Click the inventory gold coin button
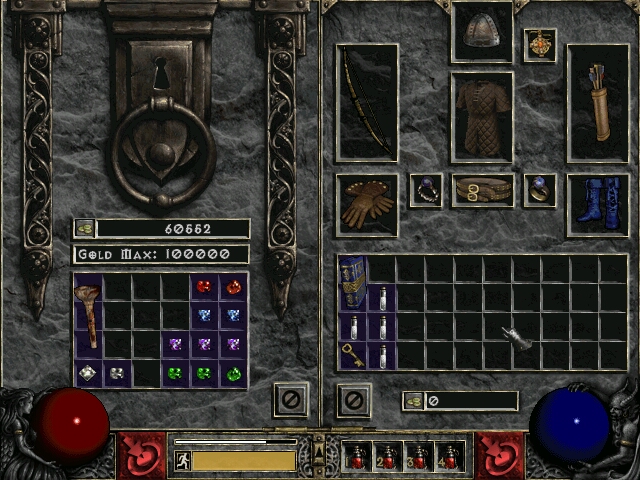Viewport: 640px width, 480px height. point(413,401)
